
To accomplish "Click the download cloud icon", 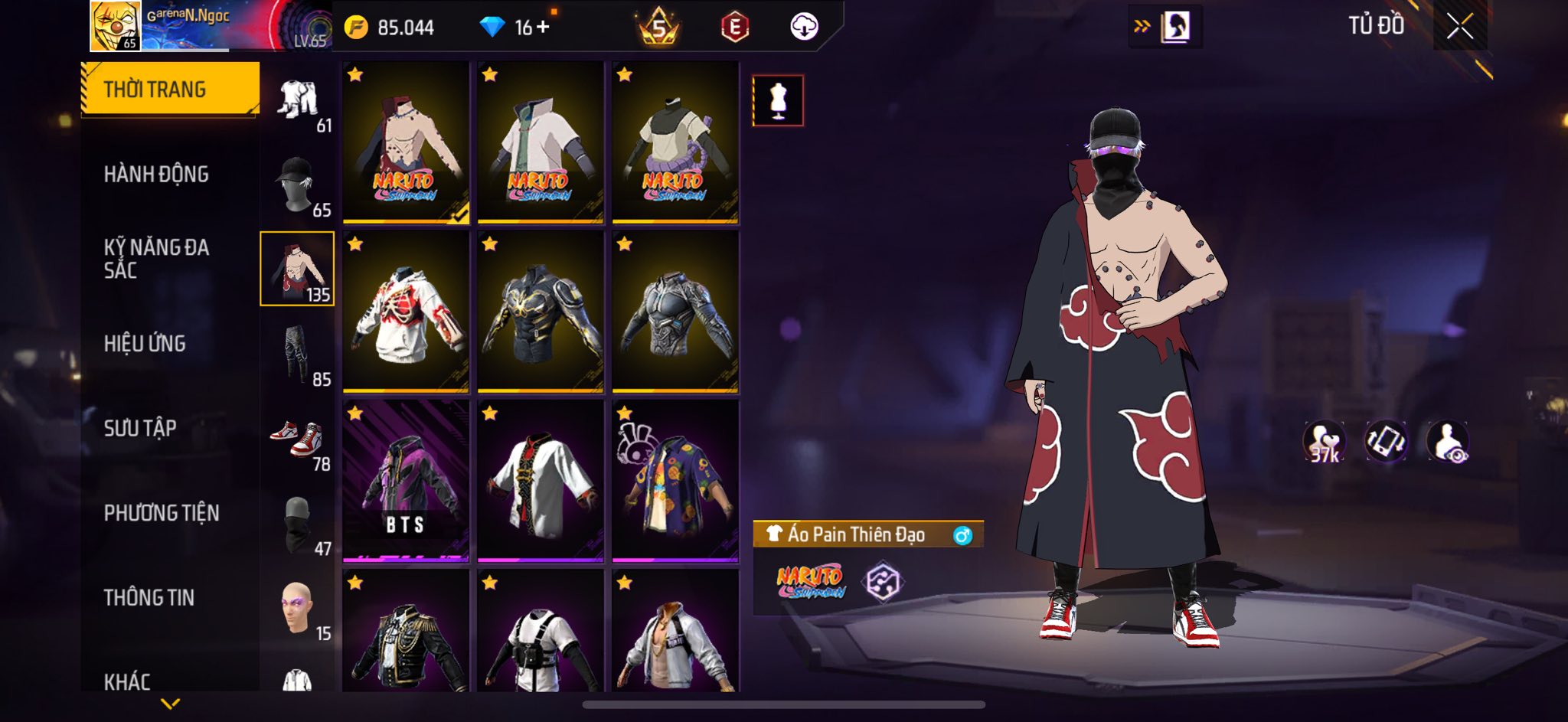I will coord(804,28).
